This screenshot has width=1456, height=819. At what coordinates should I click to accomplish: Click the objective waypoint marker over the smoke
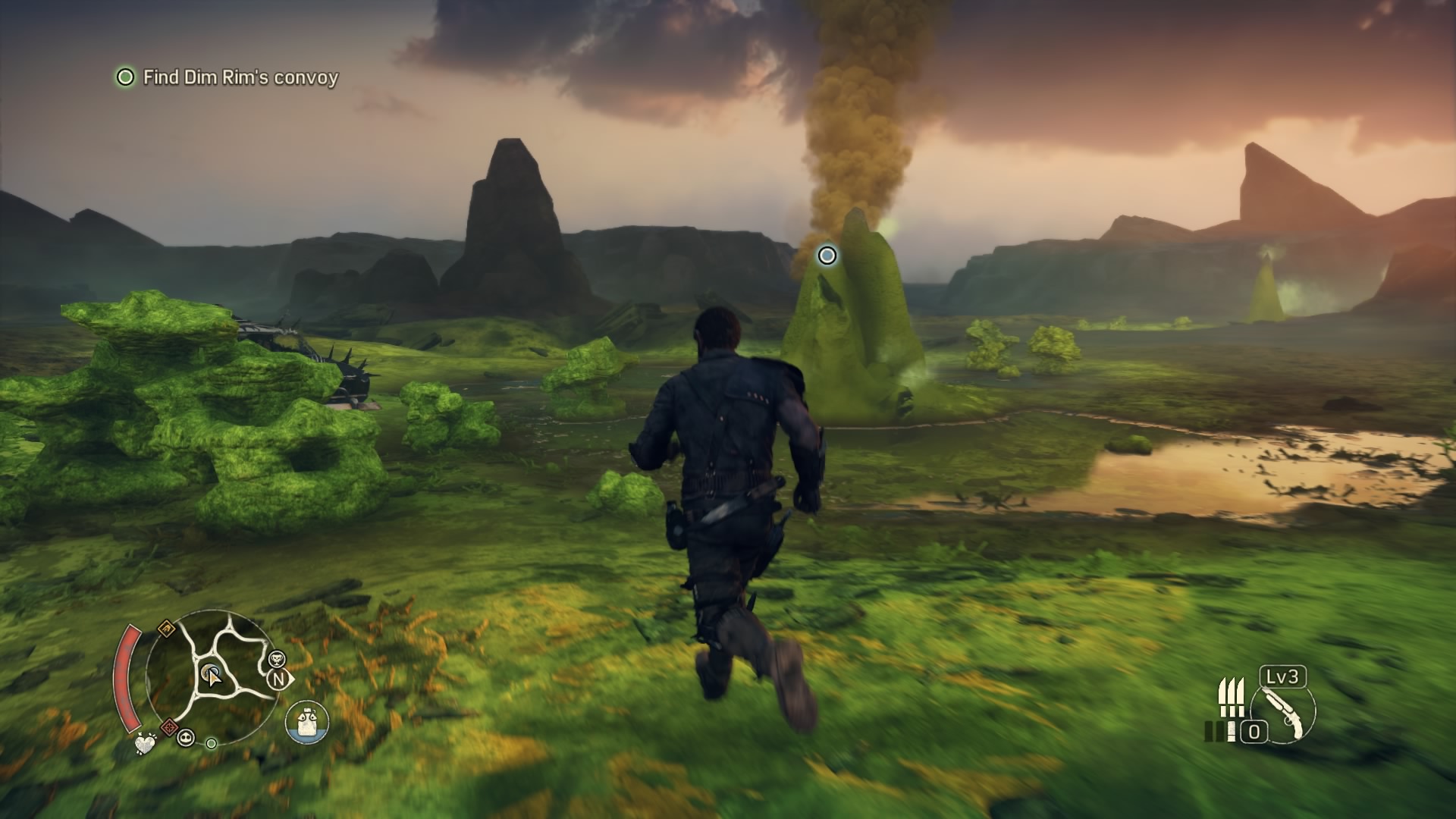point(827,256)
